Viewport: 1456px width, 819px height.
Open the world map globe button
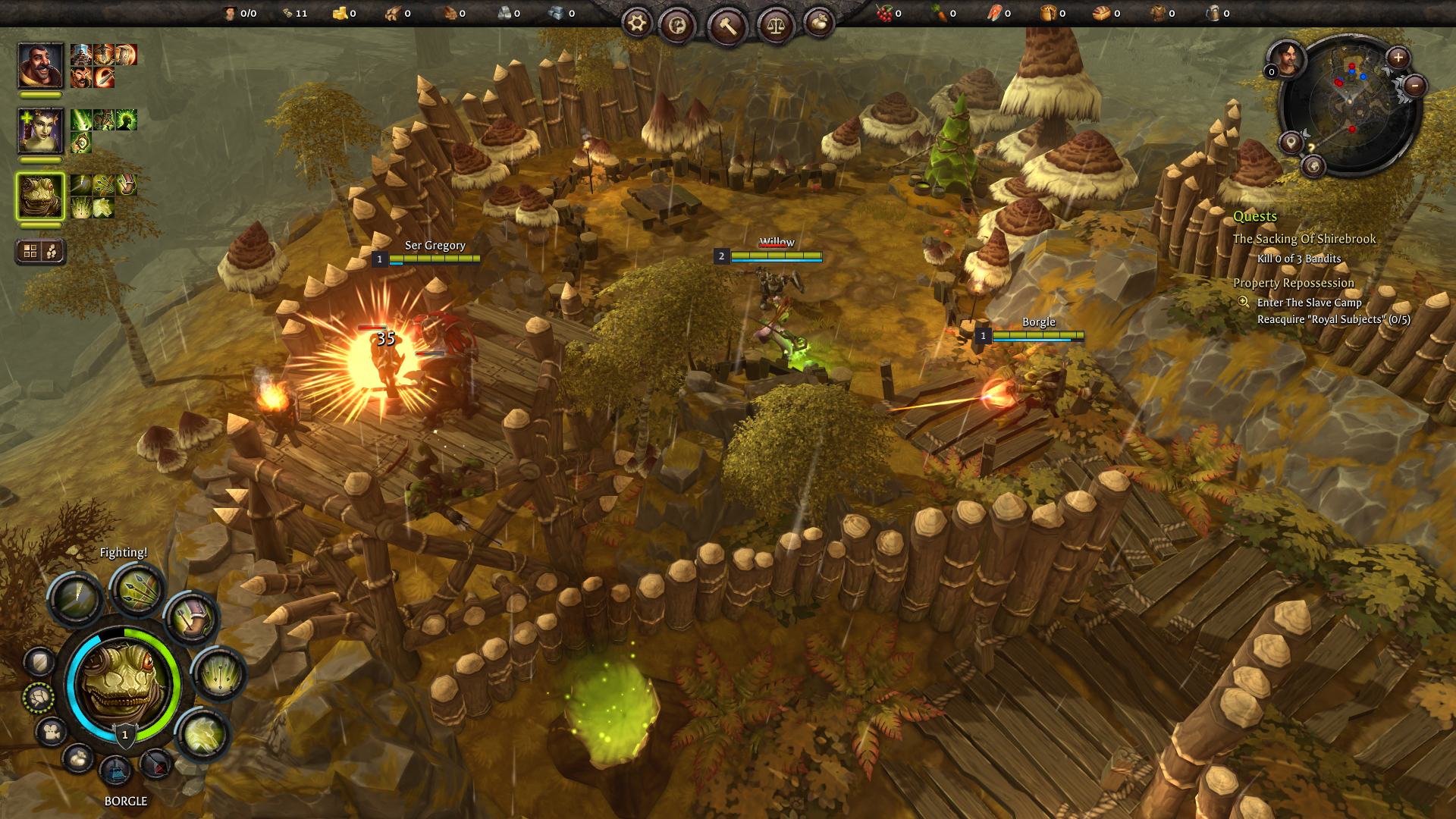pyautogui.click(x=1313, y=165)
